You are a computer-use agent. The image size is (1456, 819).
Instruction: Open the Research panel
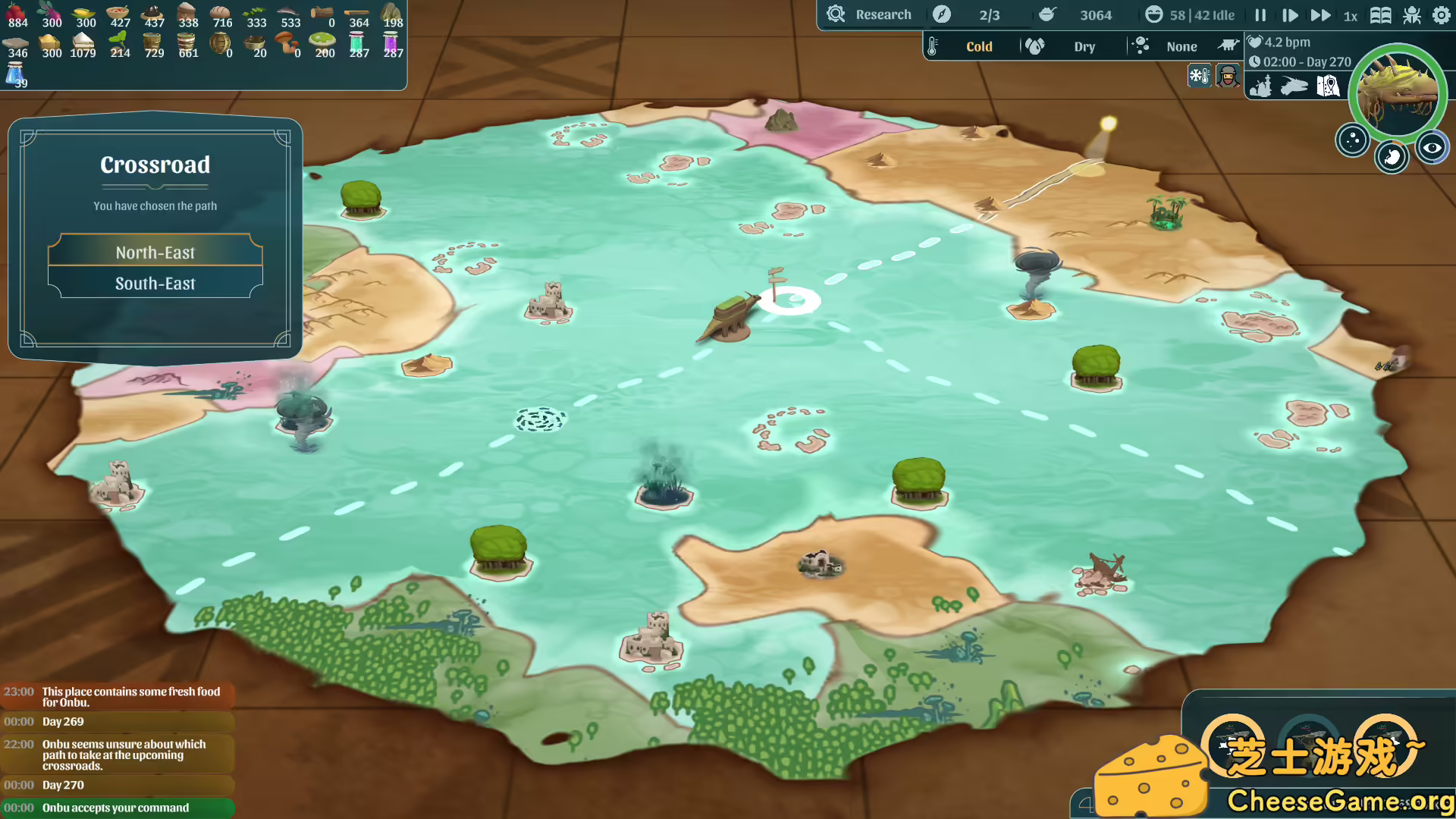click(870, 14)
